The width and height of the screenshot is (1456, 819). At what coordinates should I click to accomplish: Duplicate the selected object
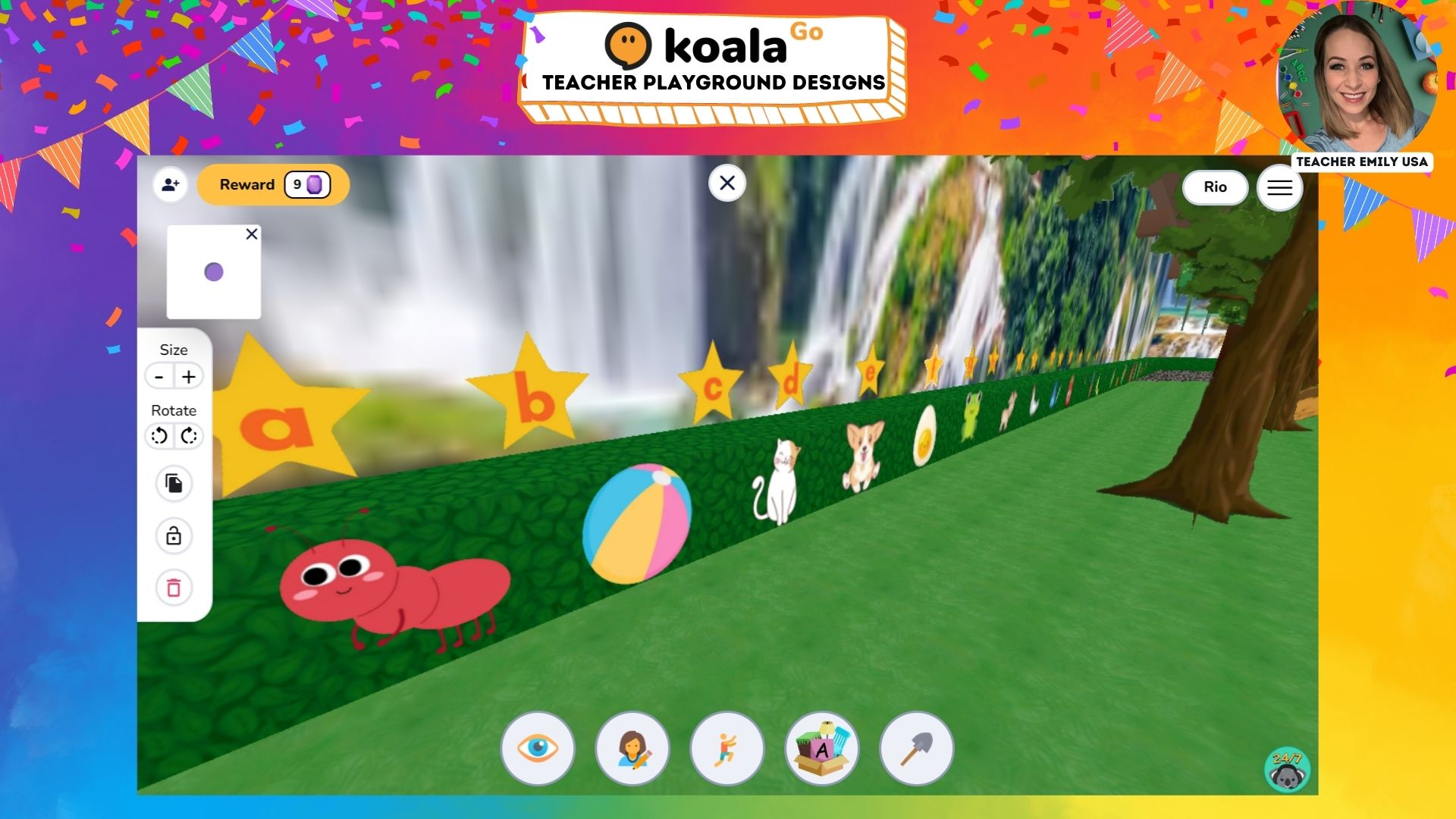pyautogui.click(x=174, y=483)
